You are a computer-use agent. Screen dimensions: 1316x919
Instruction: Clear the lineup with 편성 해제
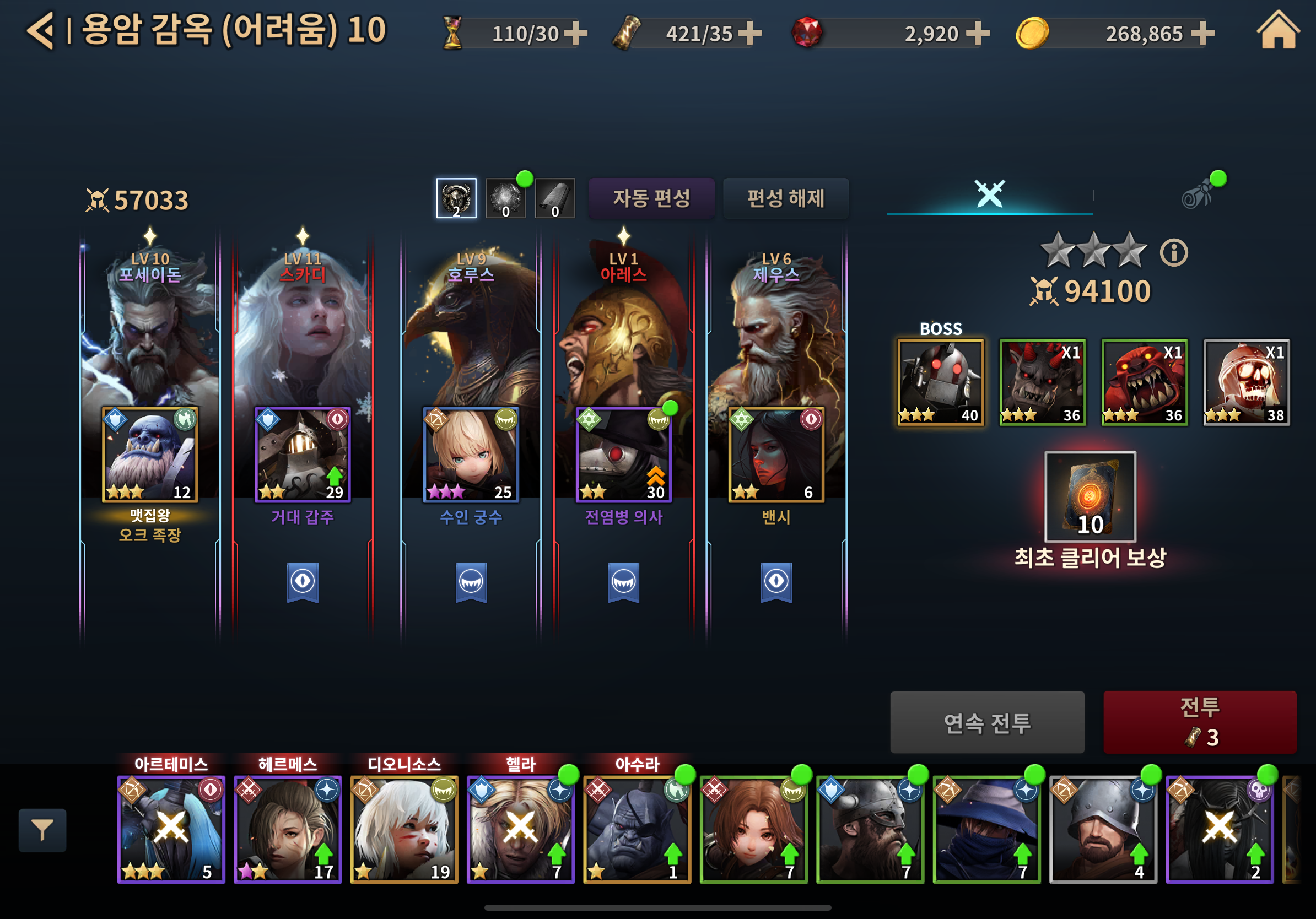tap(785, 198)
